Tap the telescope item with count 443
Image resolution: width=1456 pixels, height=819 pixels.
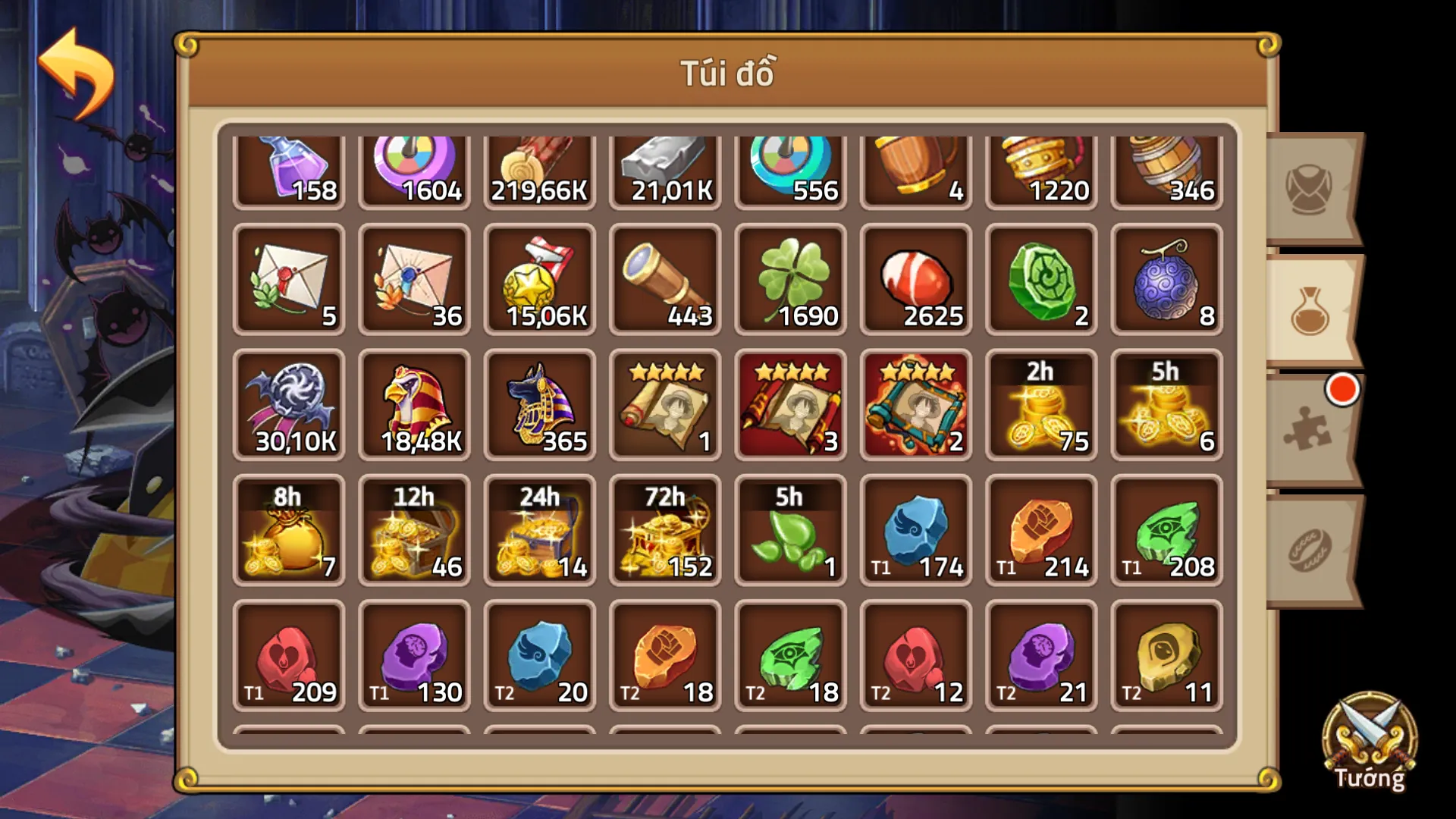665,281
